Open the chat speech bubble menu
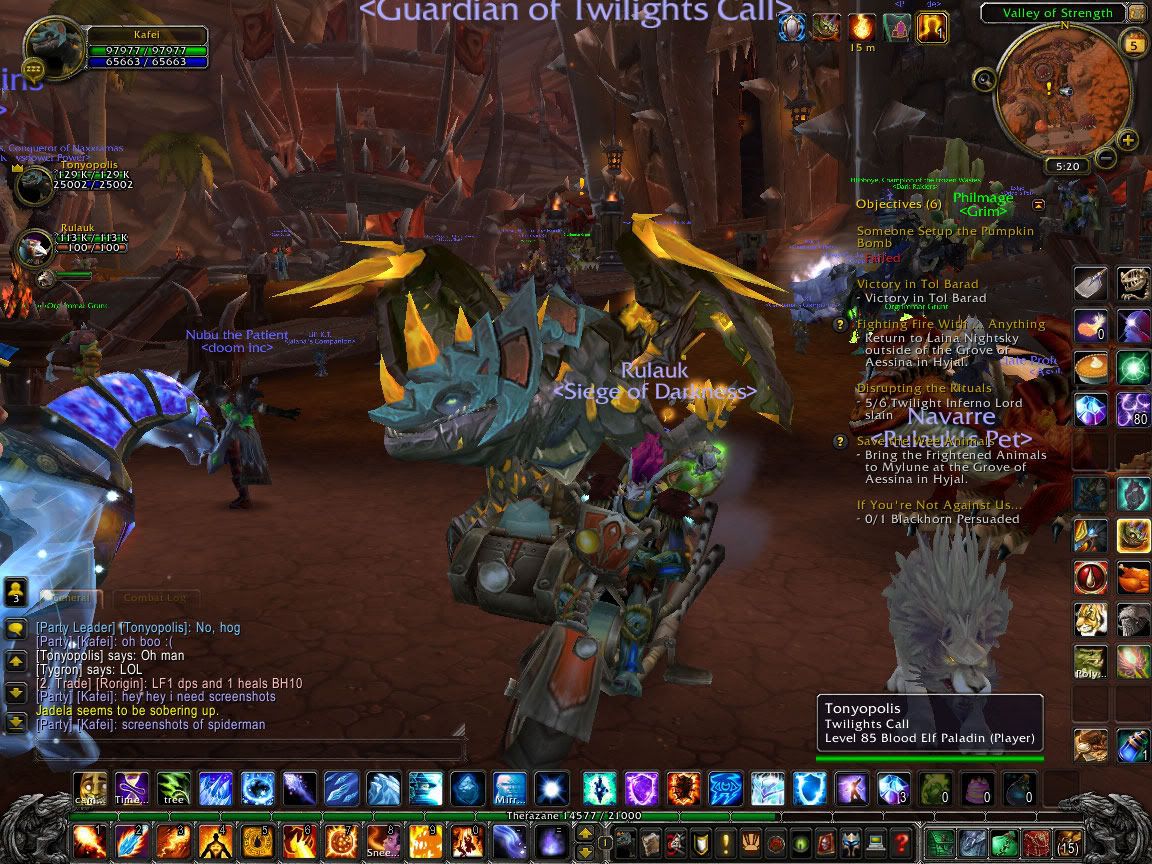1152x864 pixels. coord(15,629)
